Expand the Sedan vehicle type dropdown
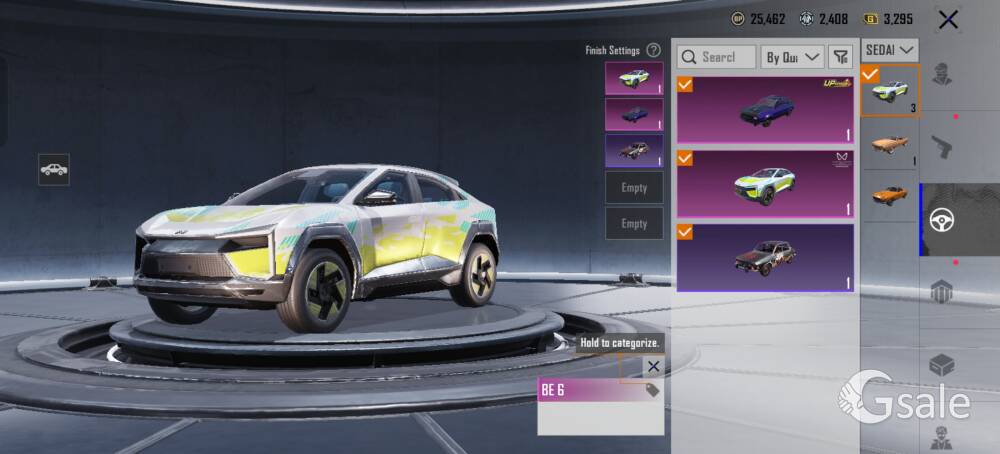Viewport: 1000px width, 454px height. click(890, 49)
